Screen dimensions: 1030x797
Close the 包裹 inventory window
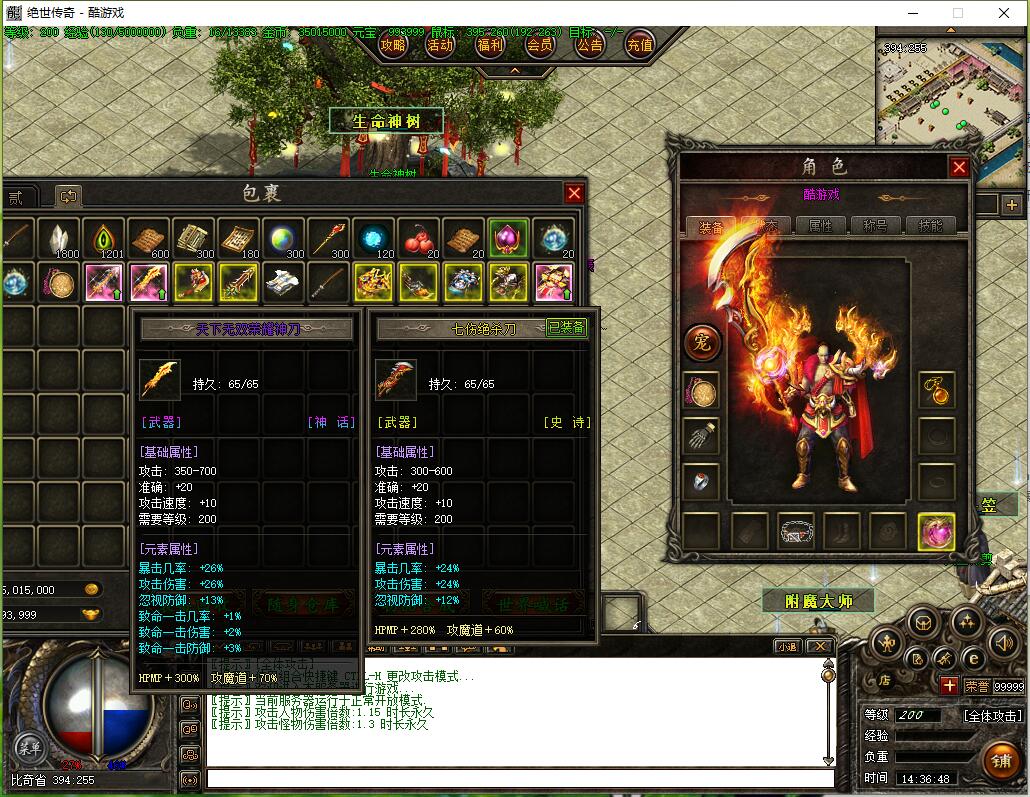click(574, 193)
